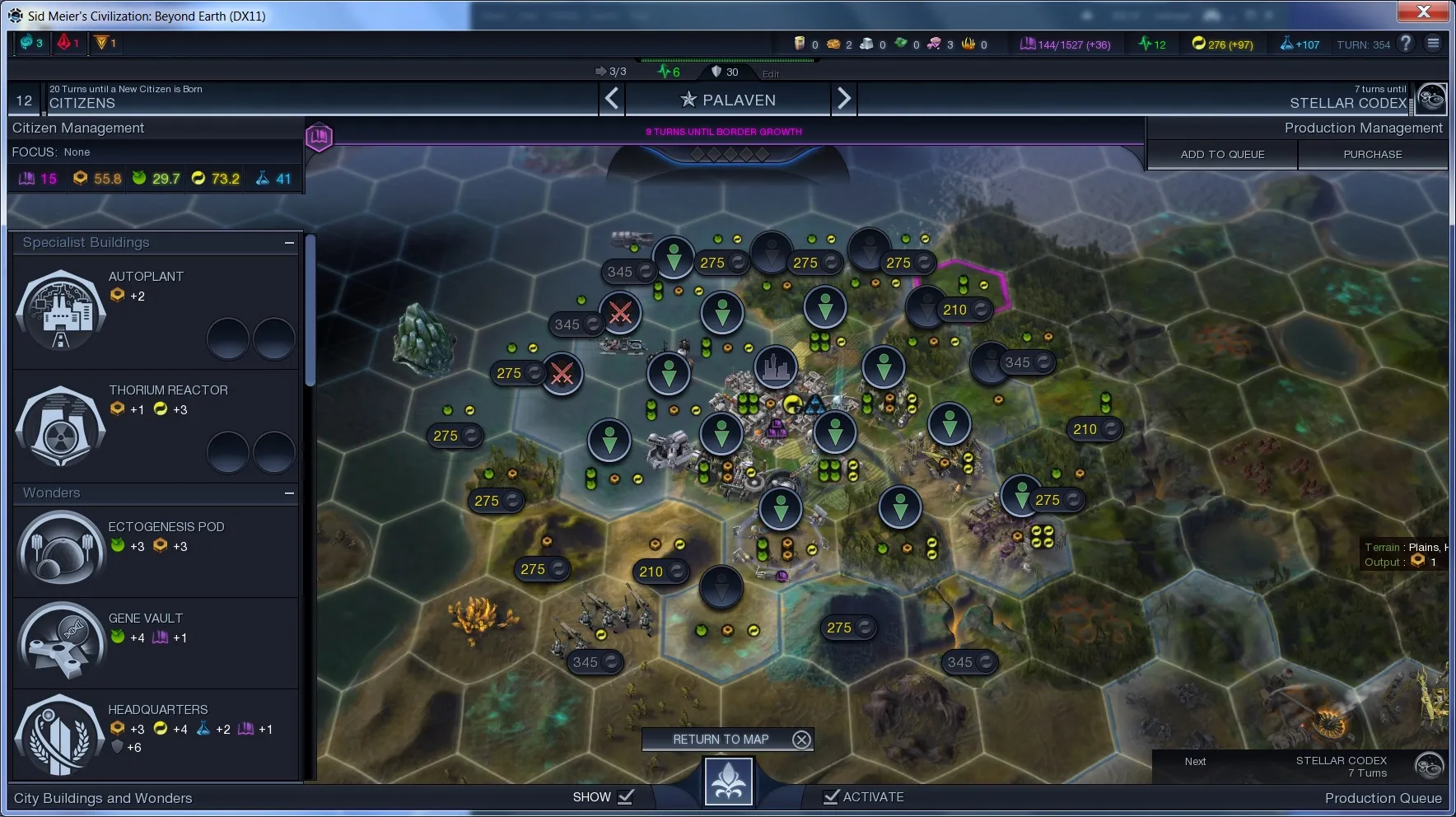Go to the next city with right arrow

(x=844, y=100)
